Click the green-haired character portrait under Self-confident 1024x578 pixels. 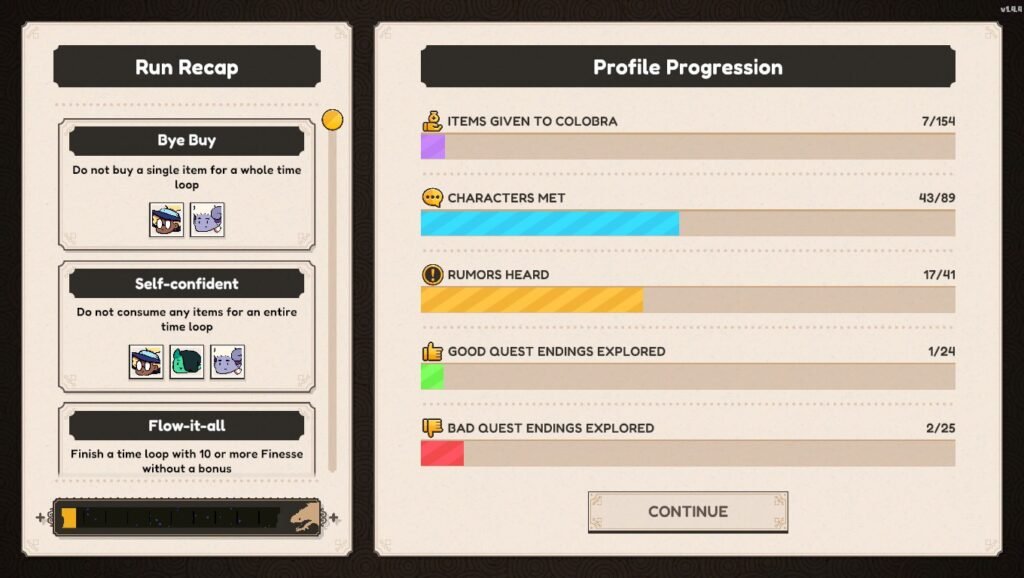pos(187,361)
